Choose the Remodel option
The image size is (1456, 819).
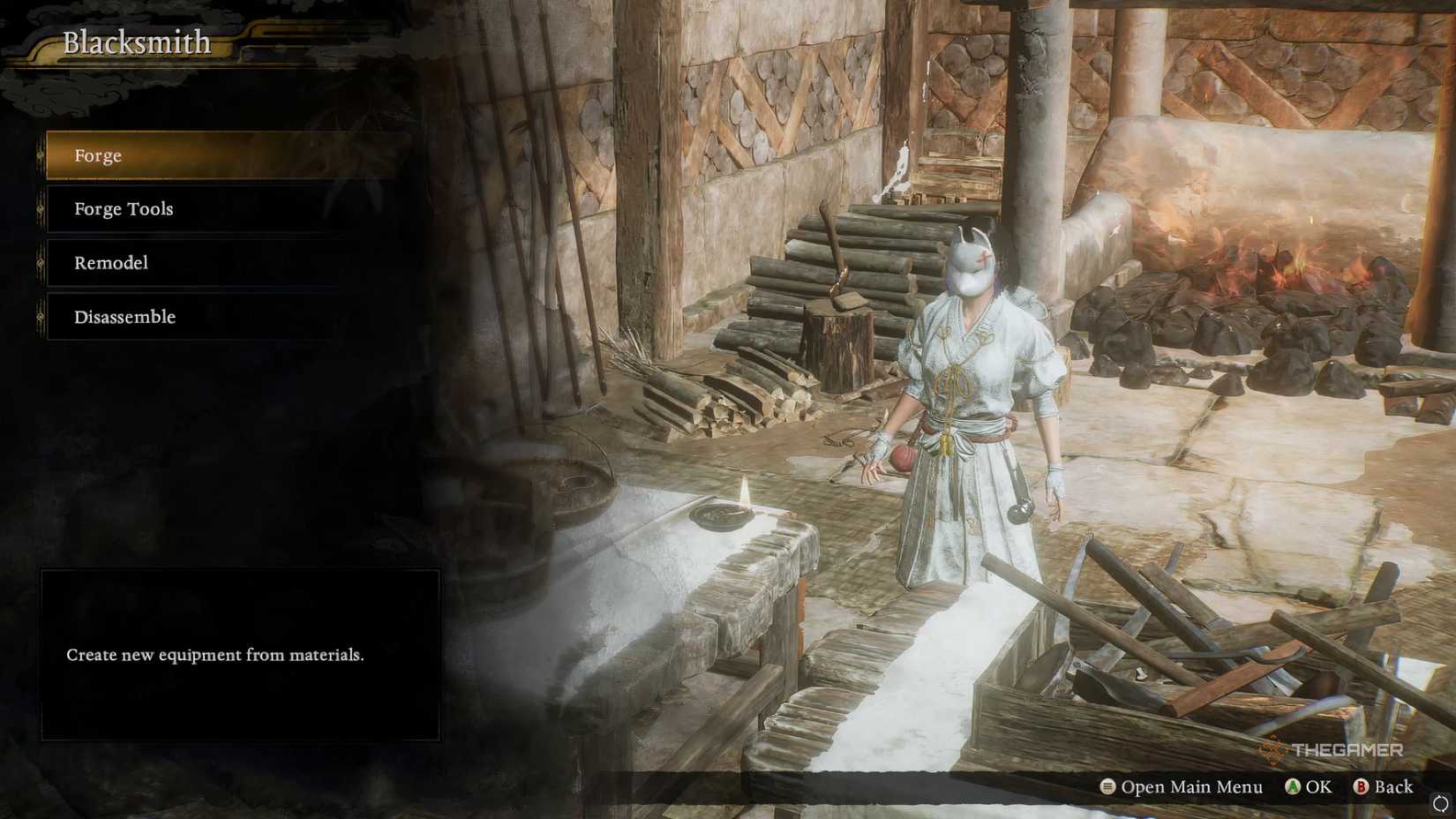tap(109, 263)
